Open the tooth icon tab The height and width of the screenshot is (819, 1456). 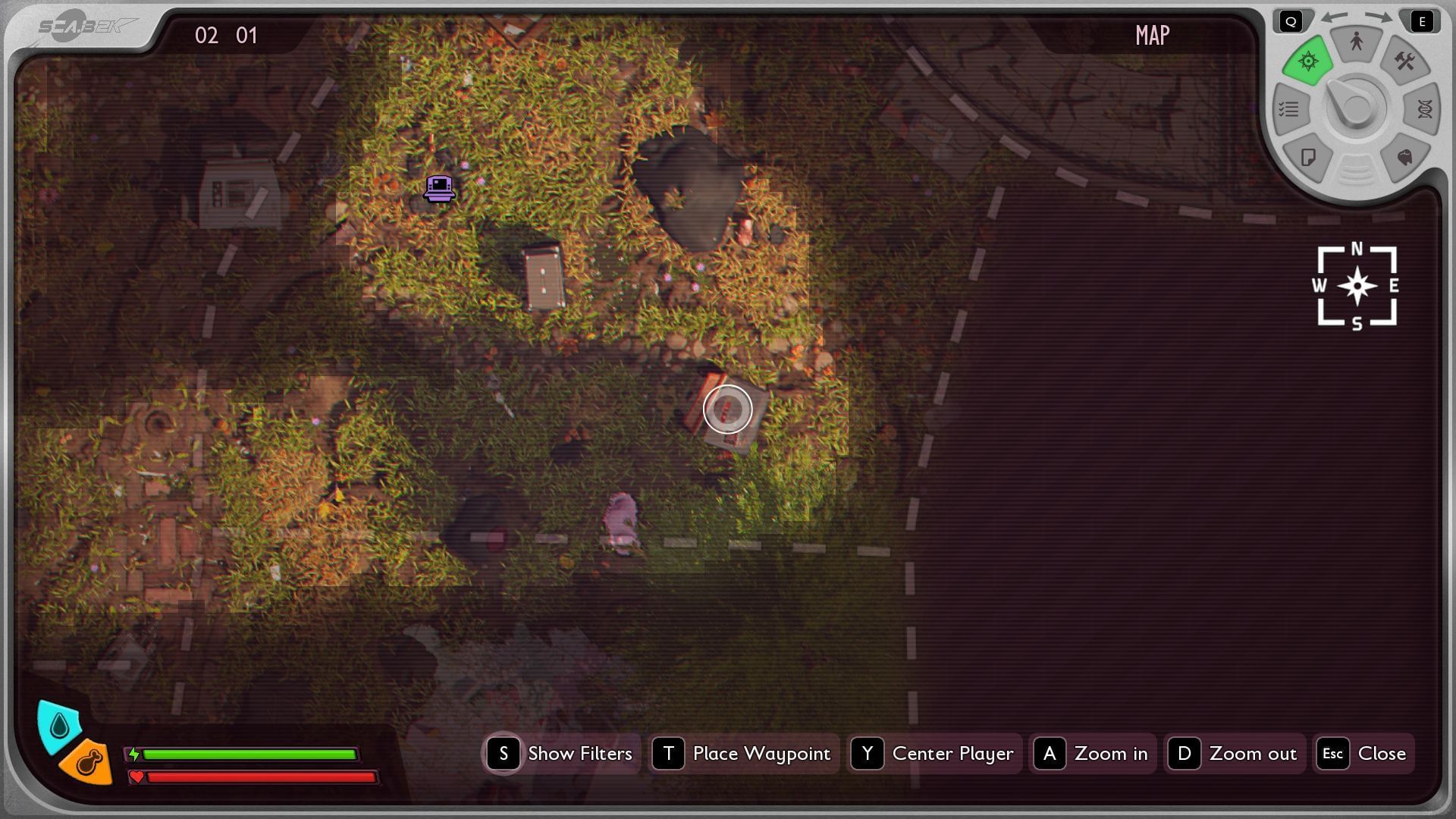tap(1404, 157)
